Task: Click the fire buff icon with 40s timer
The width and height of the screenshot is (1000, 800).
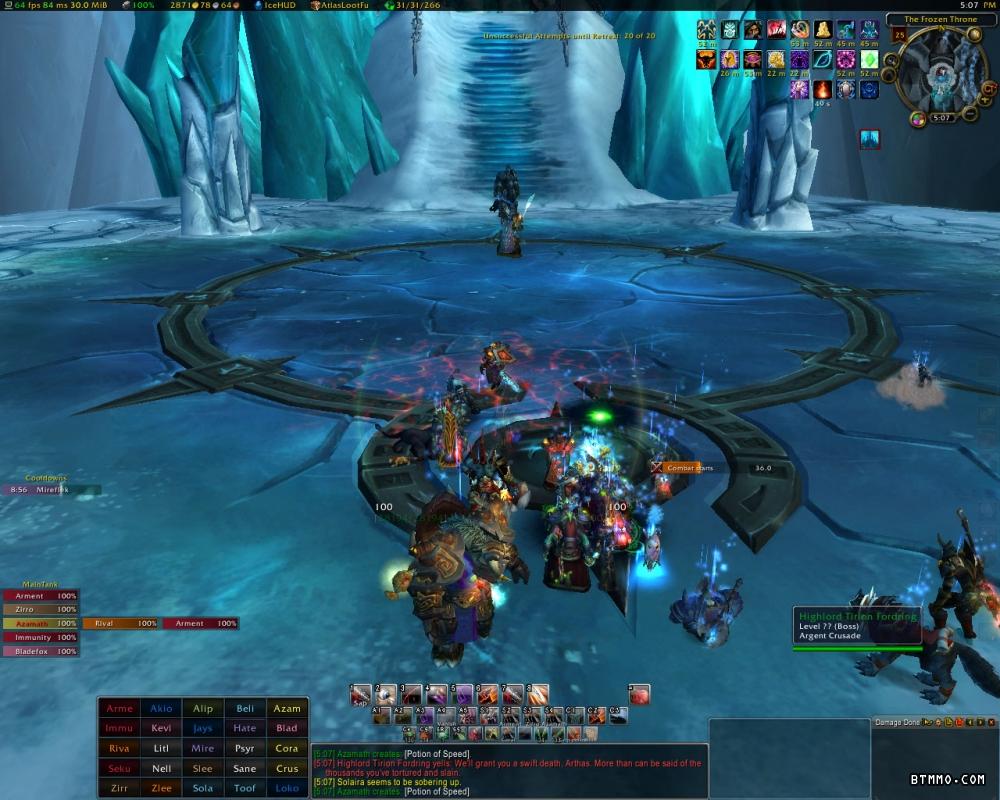Action: pos(825,90)
